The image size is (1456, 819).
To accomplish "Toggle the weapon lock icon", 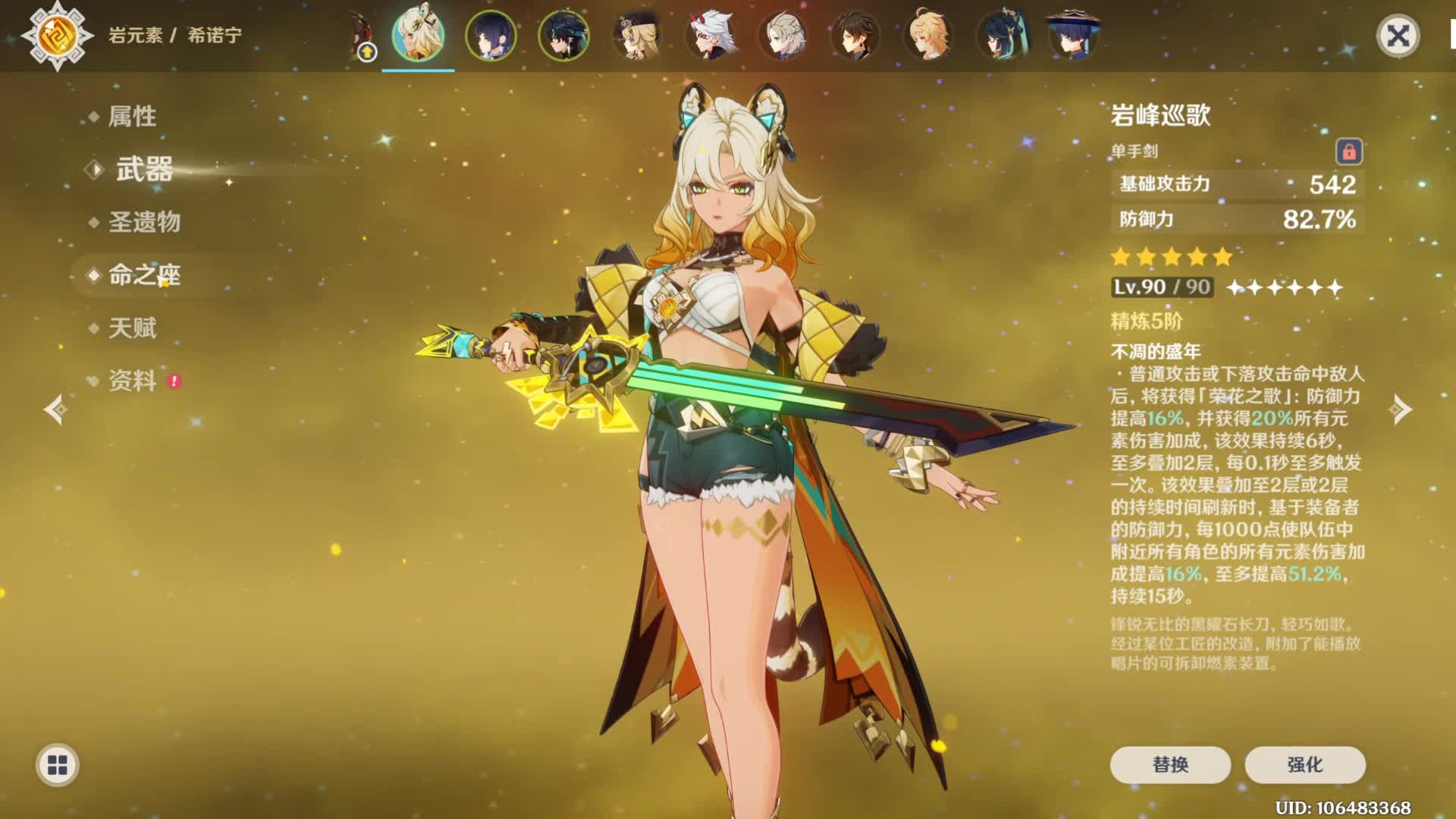I will (x=1348, y=152).
